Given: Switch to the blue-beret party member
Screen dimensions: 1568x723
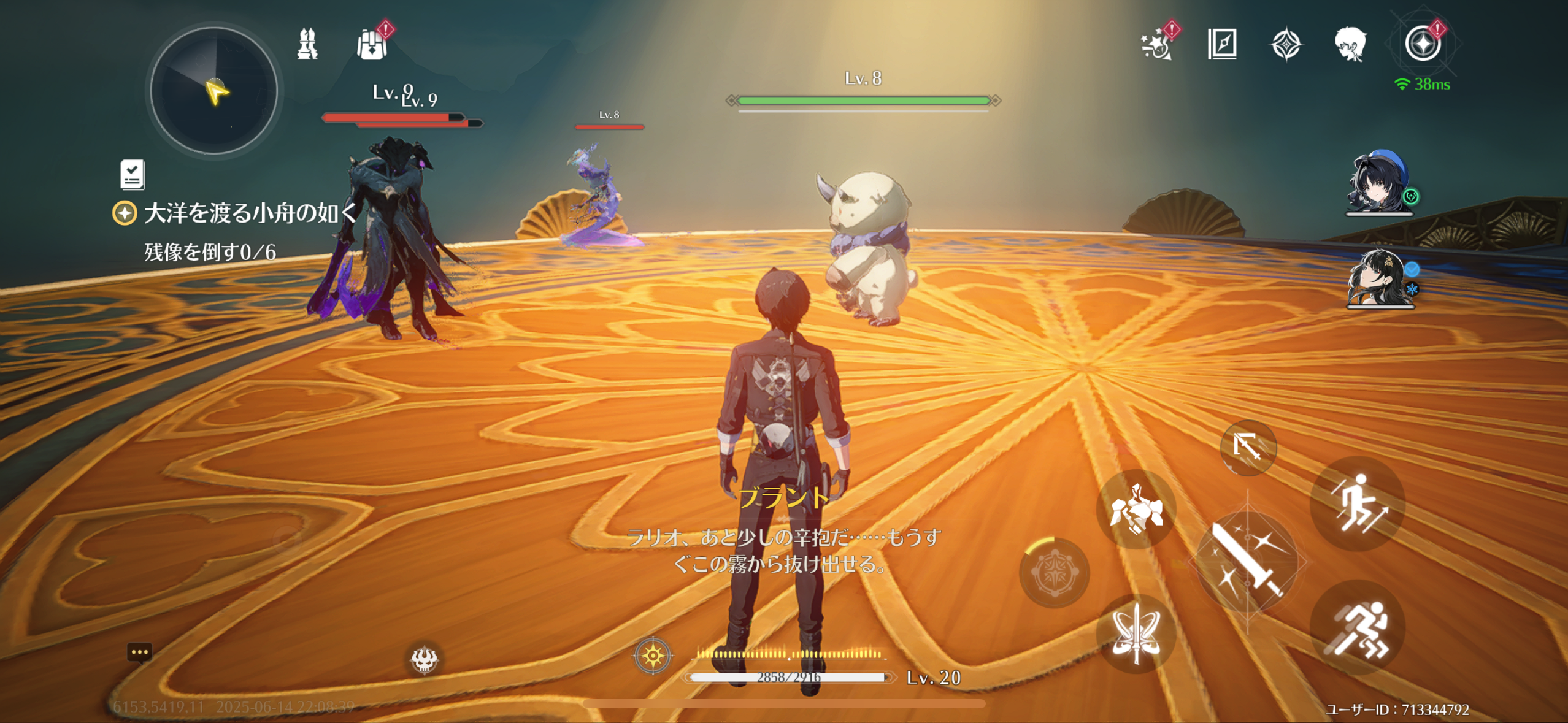Looking at the screenshot, I should pyautogui.click(x=1378, y=183).
